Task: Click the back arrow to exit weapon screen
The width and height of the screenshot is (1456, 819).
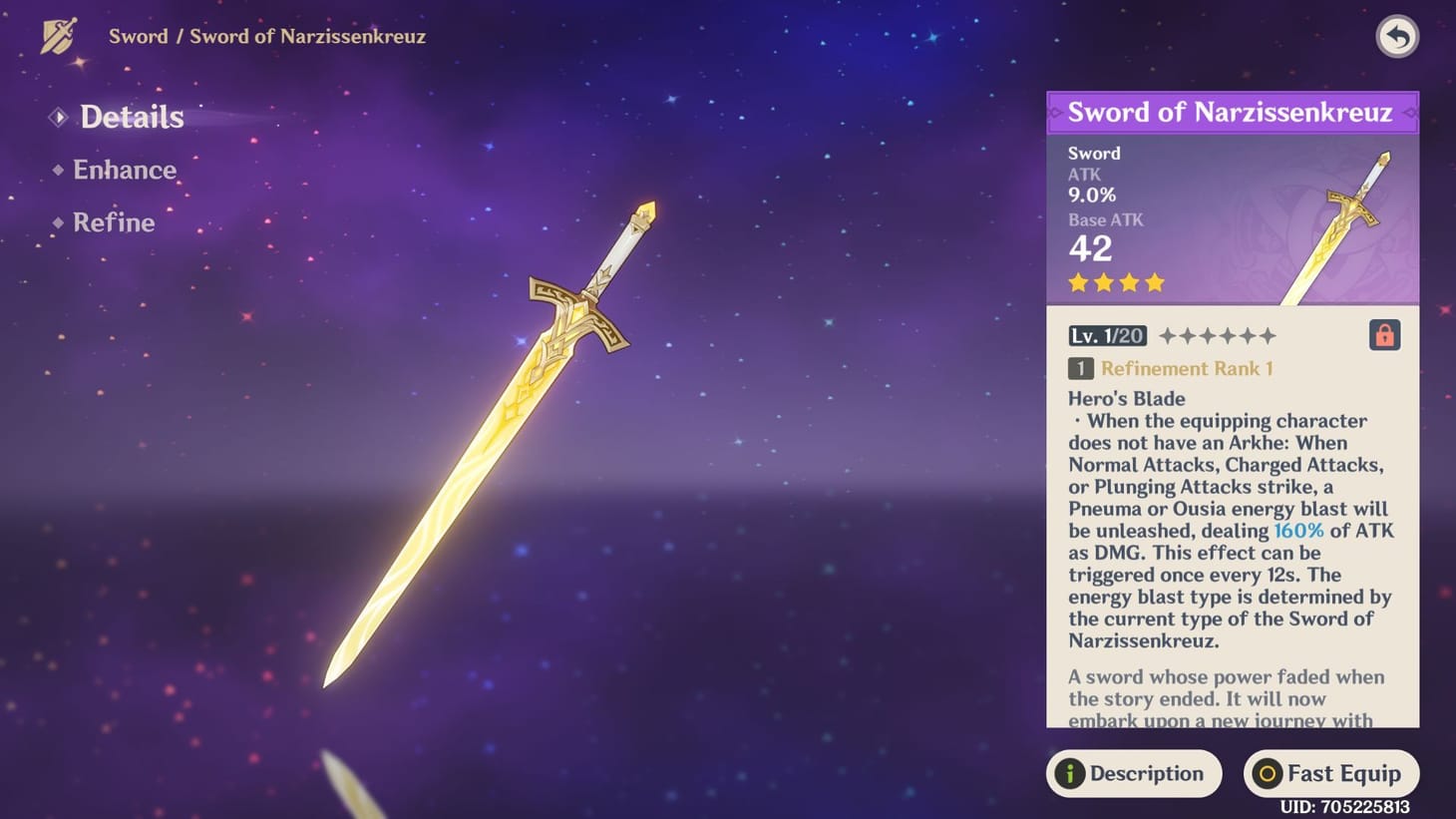Action: (x=1397, y=37)
